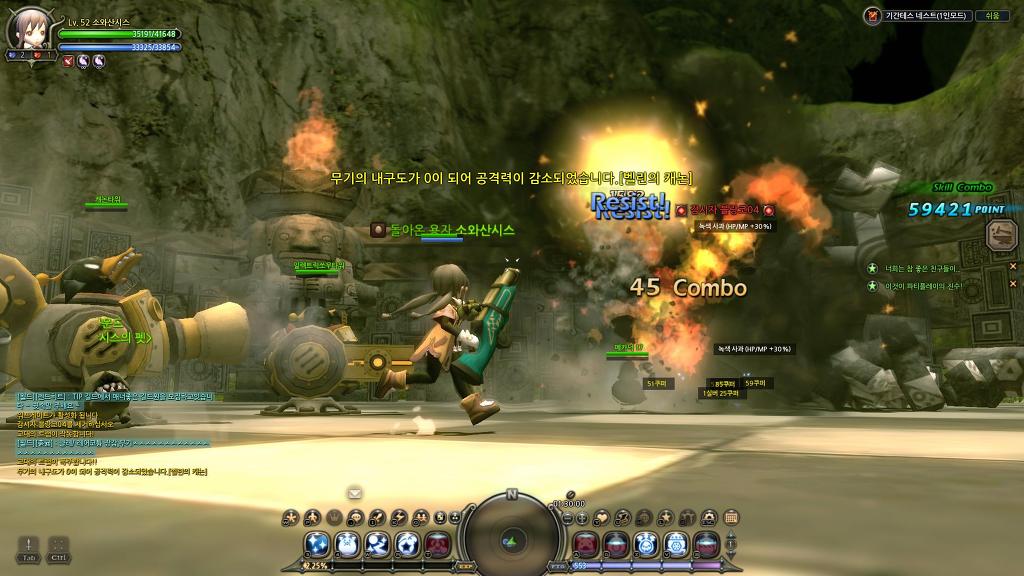Image resolution: width=1024 pixels, height=576 pixels.
Task: Click the broken weapon debuff icon
Action: click(x=68, y=61)
